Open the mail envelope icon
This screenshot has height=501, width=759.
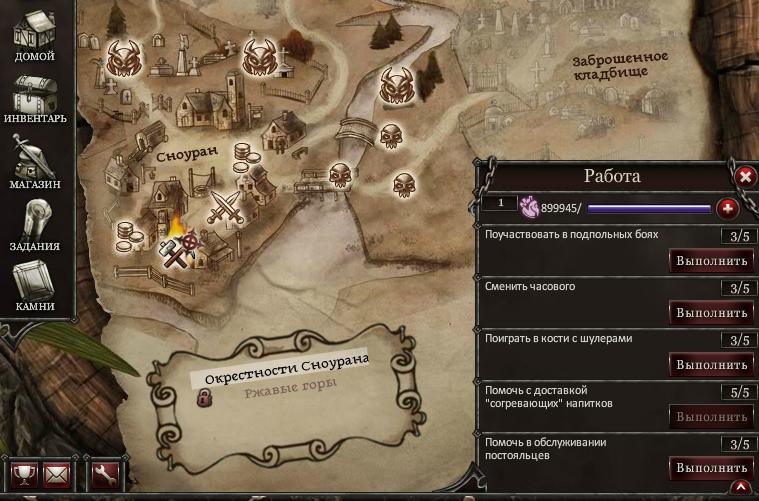[57, 473]
